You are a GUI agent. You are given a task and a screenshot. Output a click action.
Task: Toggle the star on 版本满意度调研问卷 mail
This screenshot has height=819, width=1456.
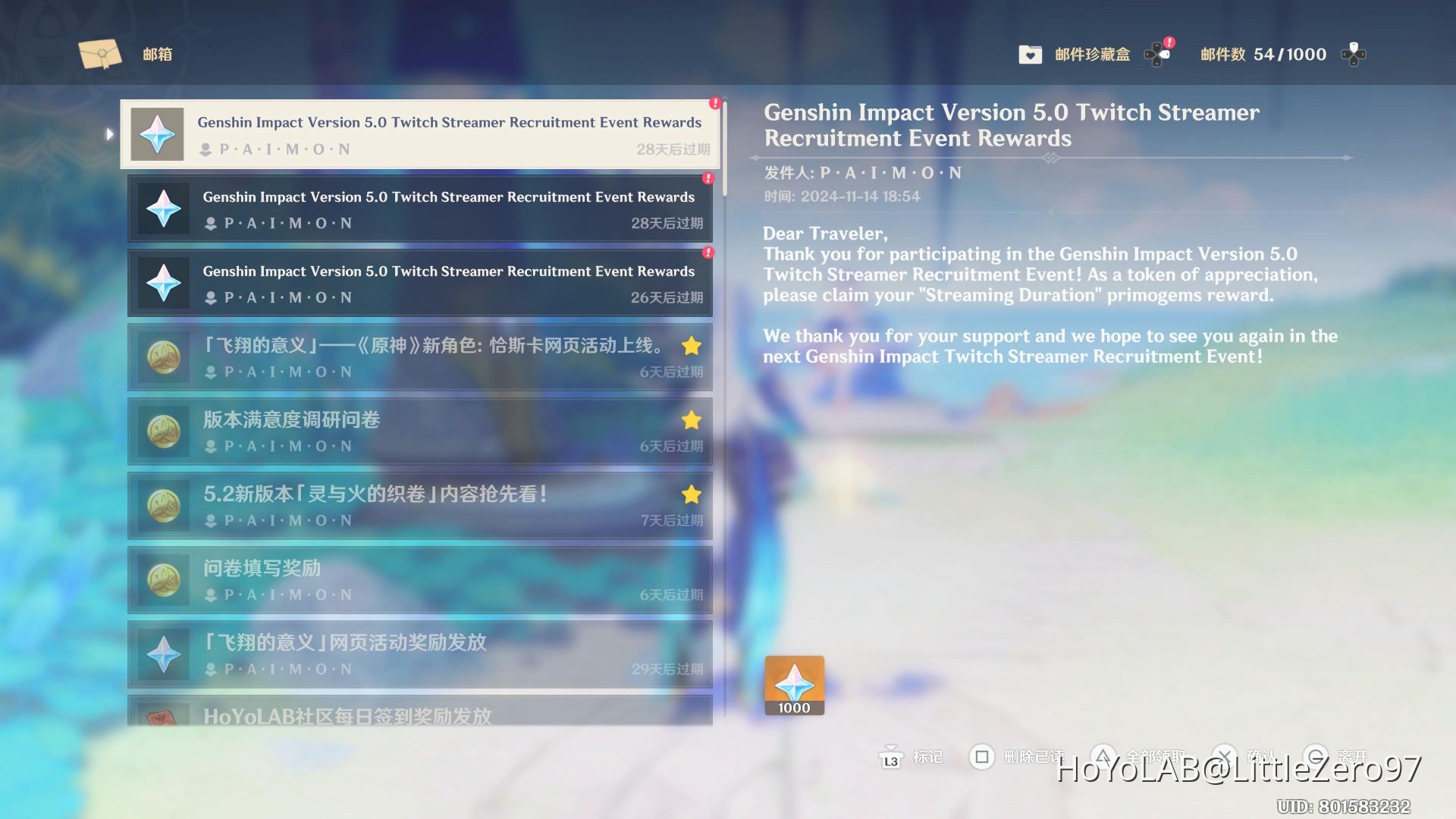(691, 420)
